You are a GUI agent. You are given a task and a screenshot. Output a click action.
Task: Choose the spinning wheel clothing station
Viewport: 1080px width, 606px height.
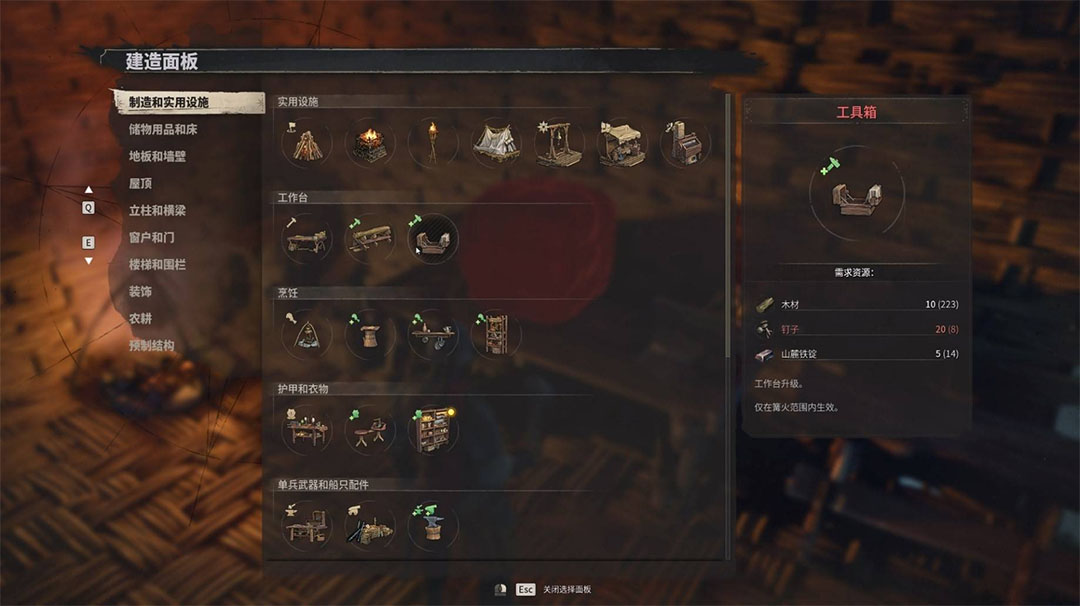point(370,429)
